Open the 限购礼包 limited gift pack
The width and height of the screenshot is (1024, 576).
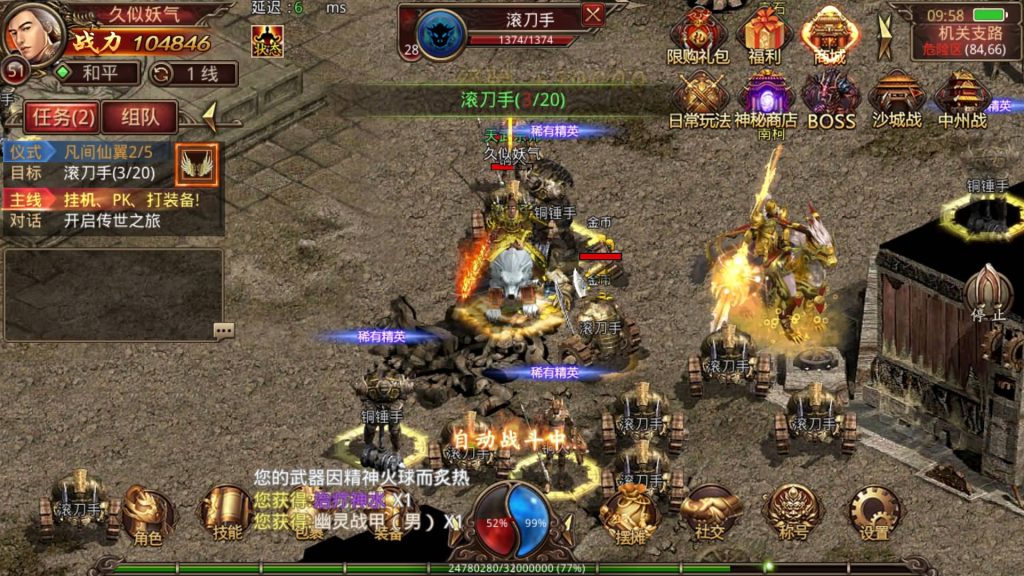tap(699, 37)
